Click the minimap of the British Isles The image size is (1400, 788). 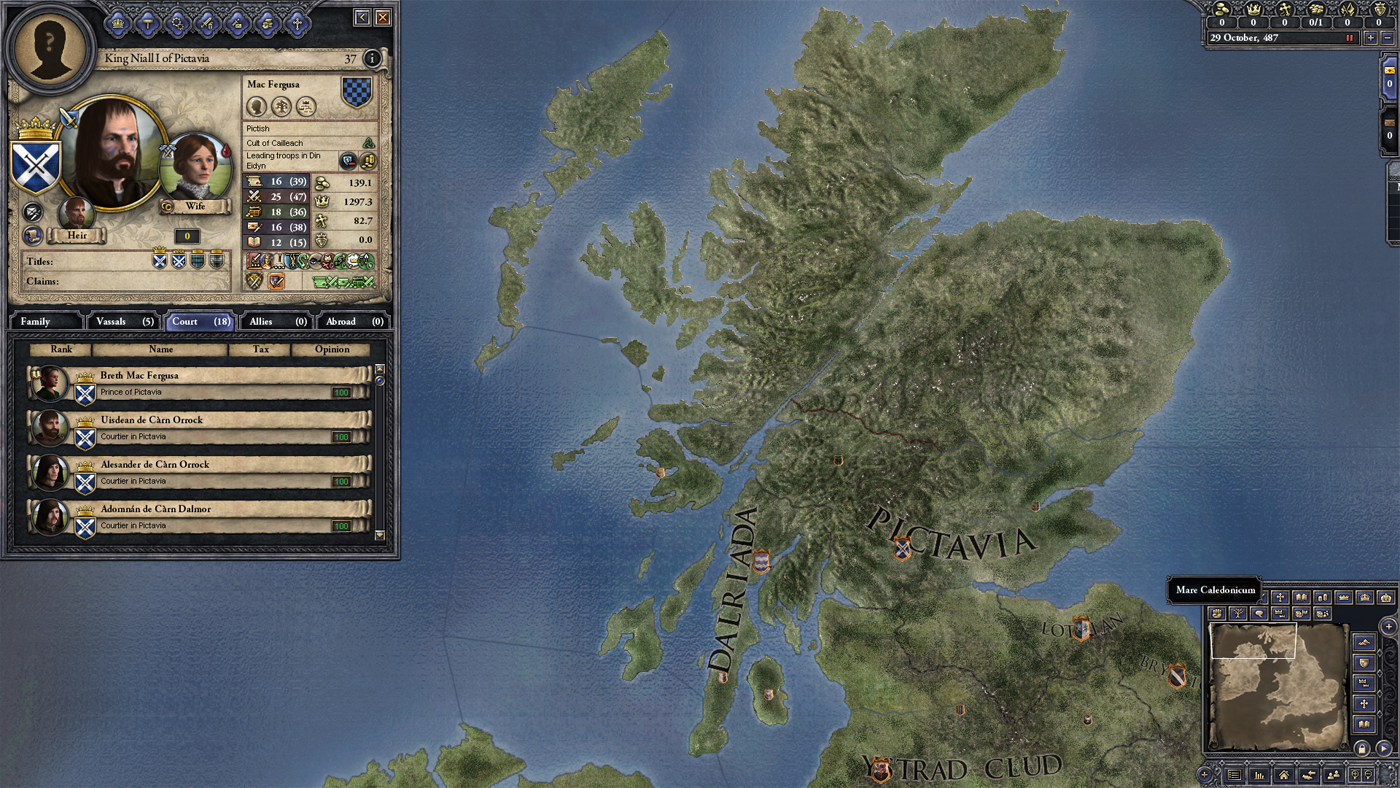tap(1277, 685)
